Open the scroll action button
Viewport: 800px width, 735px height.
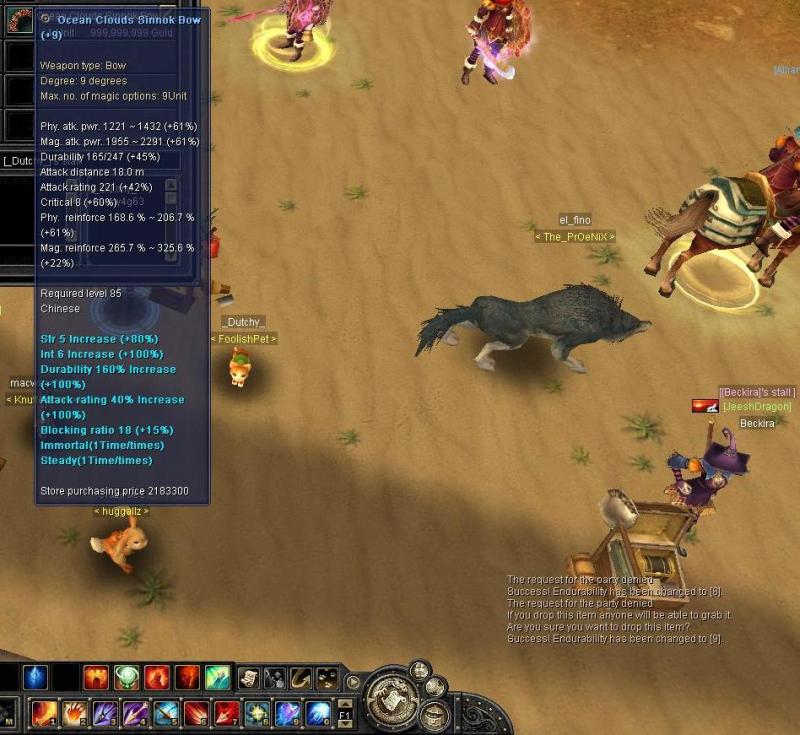click(248, 678)
